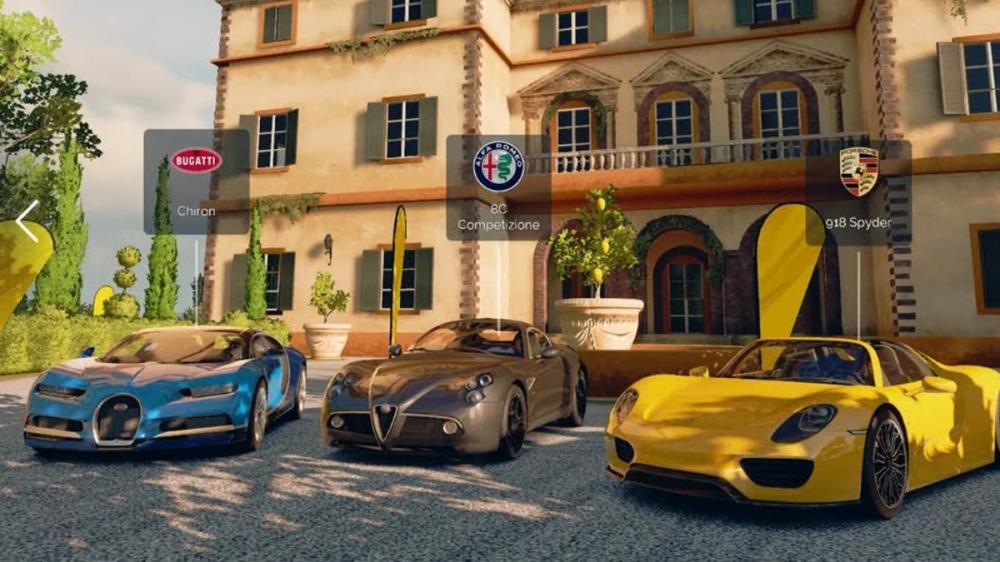Go to previous cars with left arrow

click(x=27, y=221)
